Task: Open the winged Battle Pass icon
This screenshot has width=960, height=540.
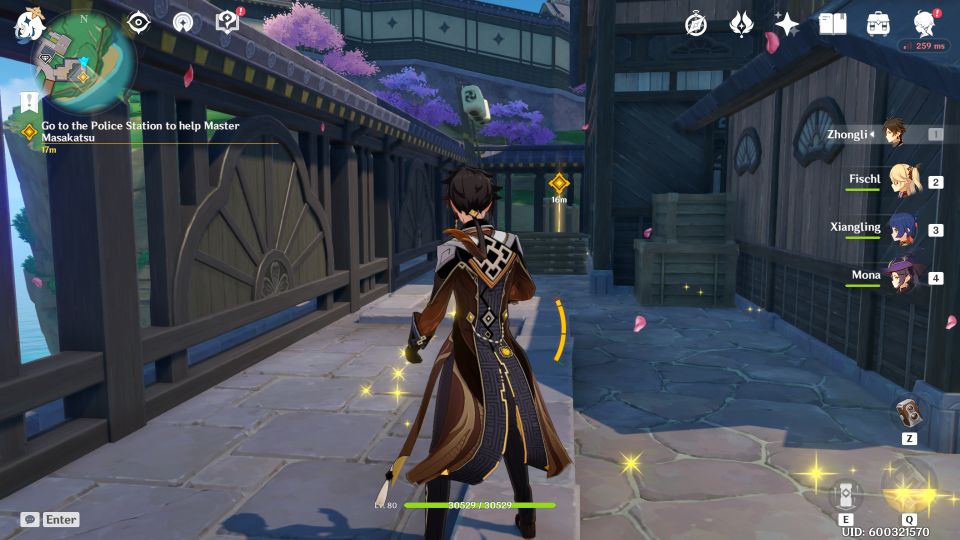Action: pyautogui.click(x=741, y=24)
